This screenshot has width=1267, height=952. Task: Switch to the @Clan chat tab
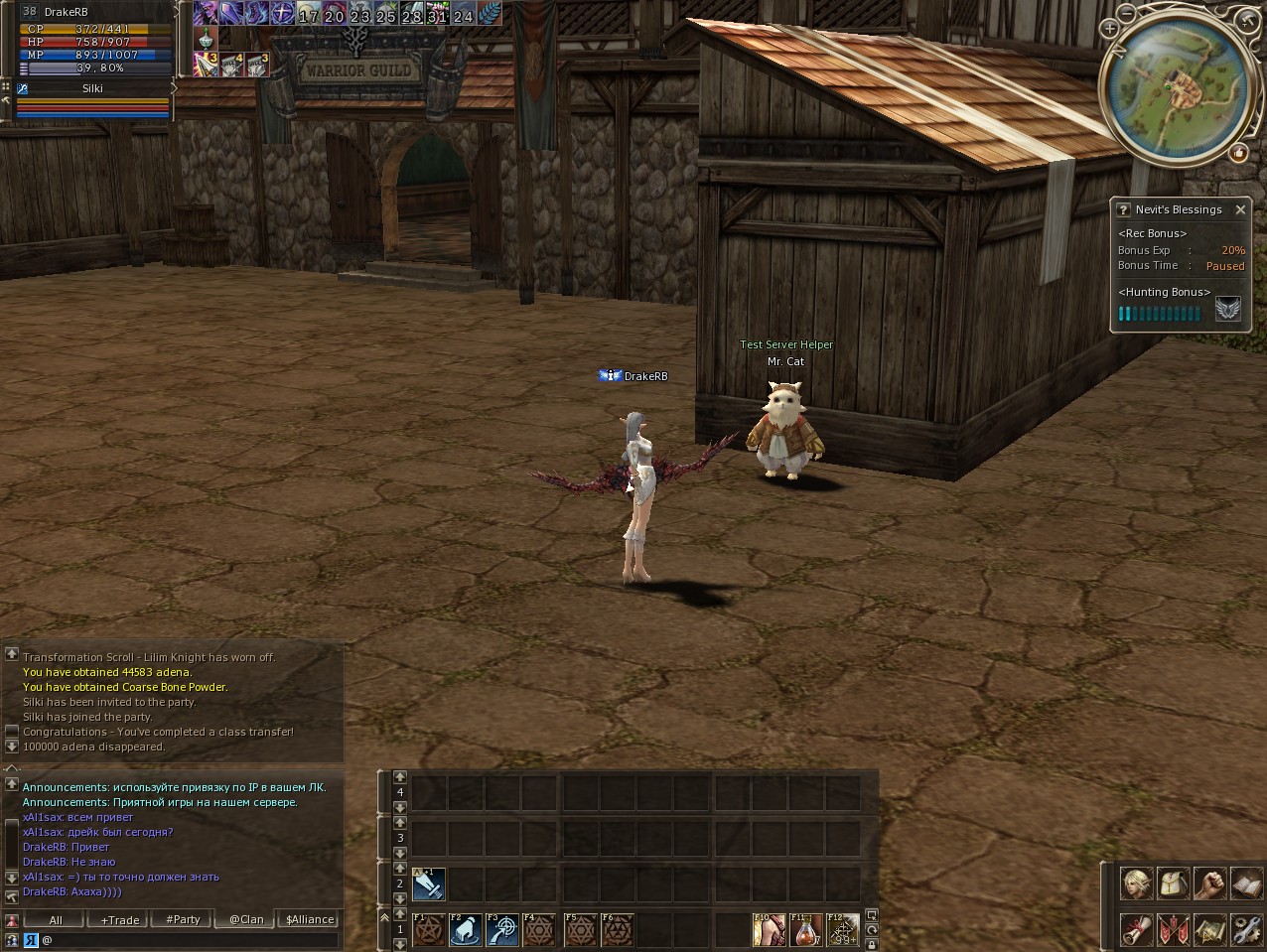click(246, 920)
